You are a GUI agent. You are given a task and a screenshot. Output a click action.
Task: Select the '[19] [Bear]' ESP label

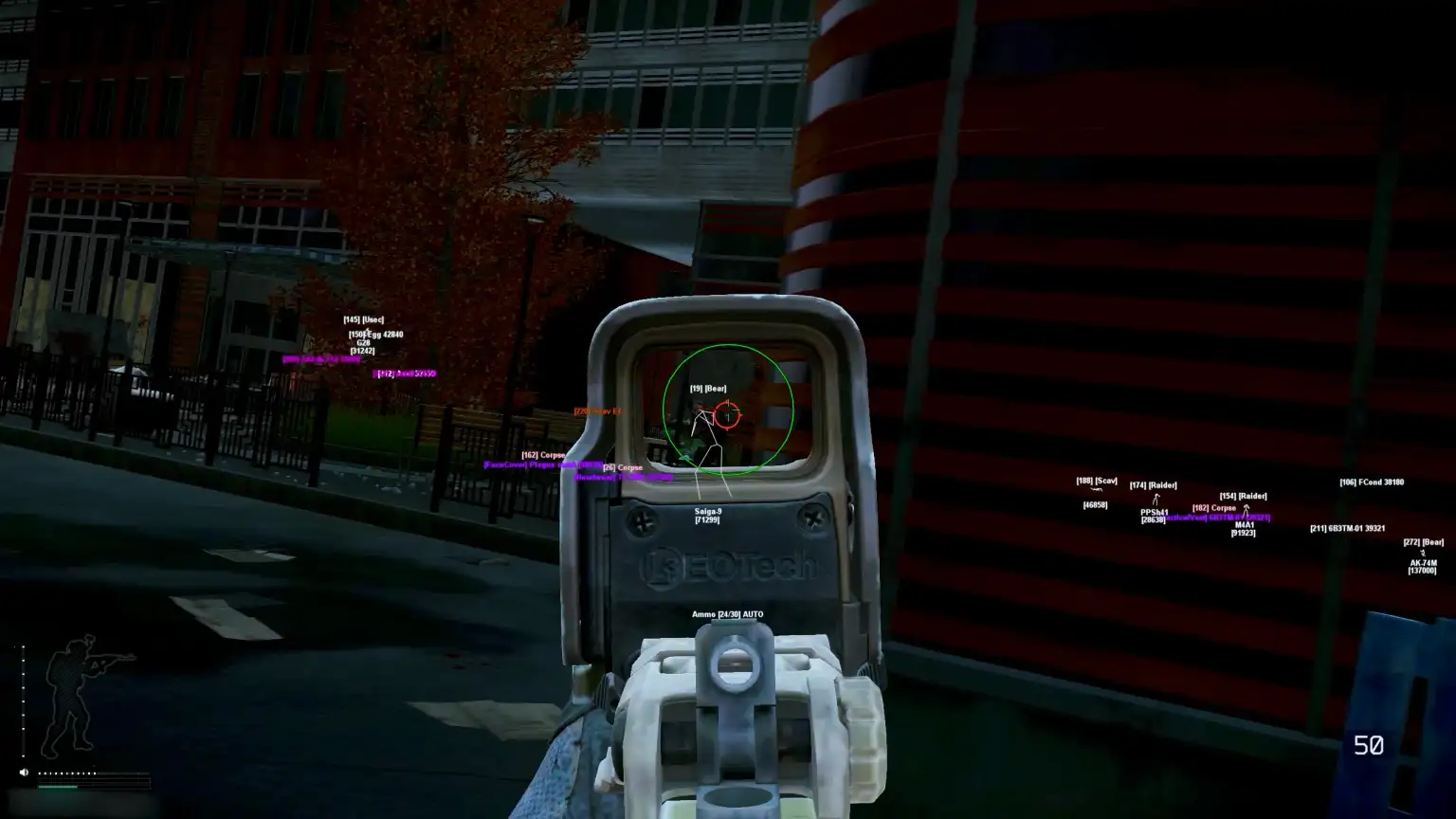click(x=706, y=387)
